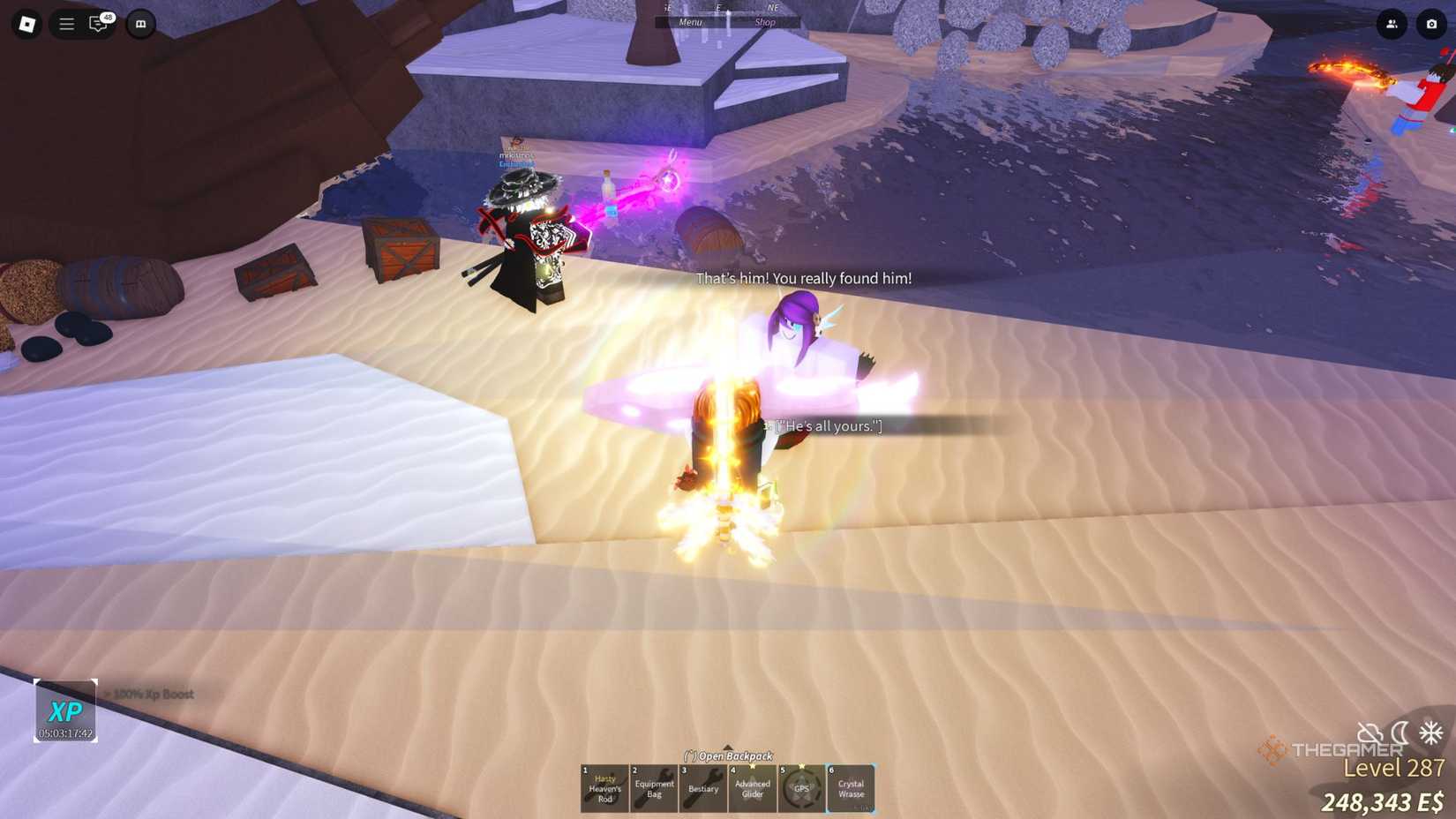Toggle the moon night-time indicator

click(1399, 733)
